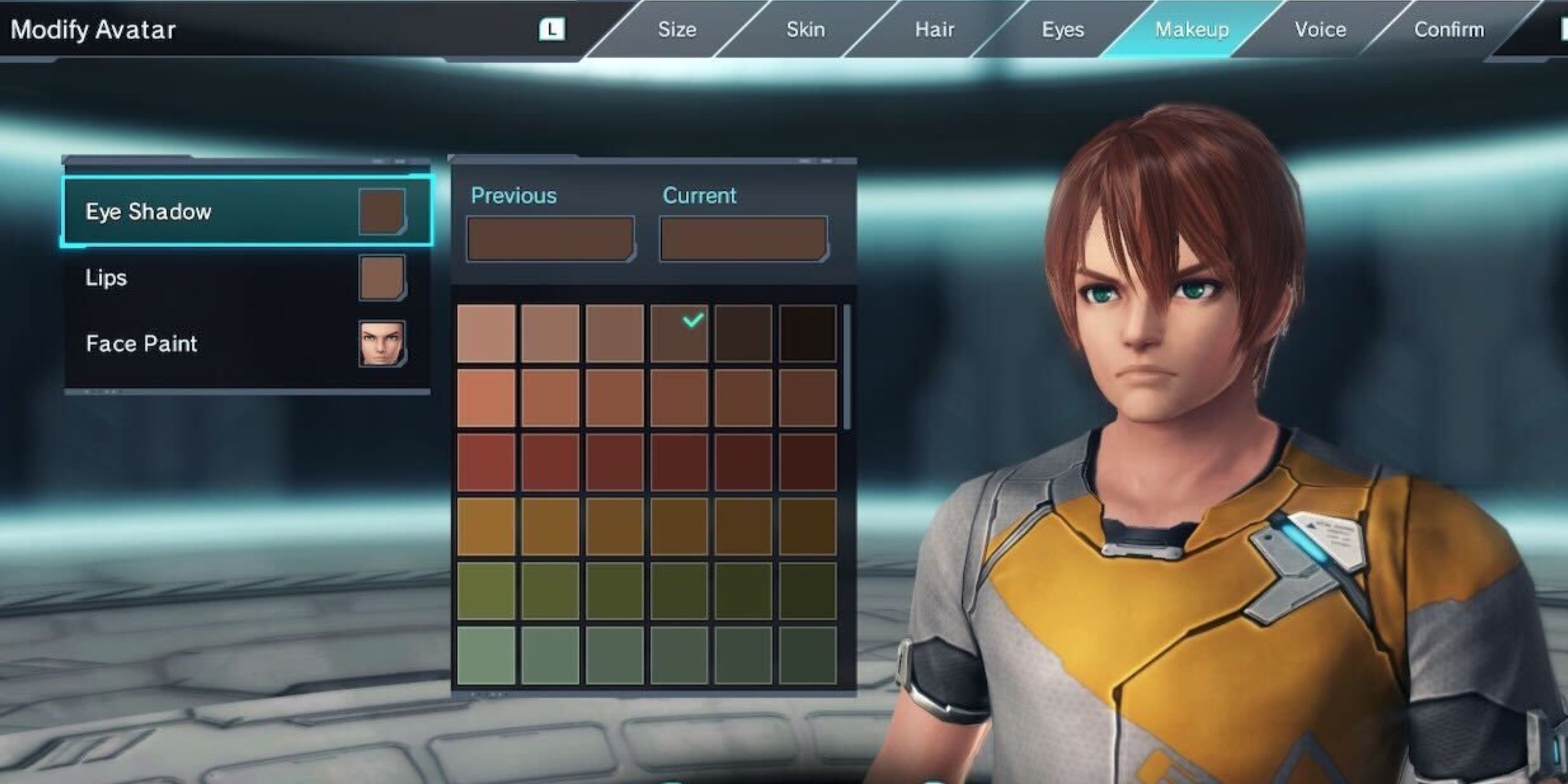The width and height of the screenshot is (1568, 784).
Task: Pick the brightest red swatch
Action: (486, 462)
